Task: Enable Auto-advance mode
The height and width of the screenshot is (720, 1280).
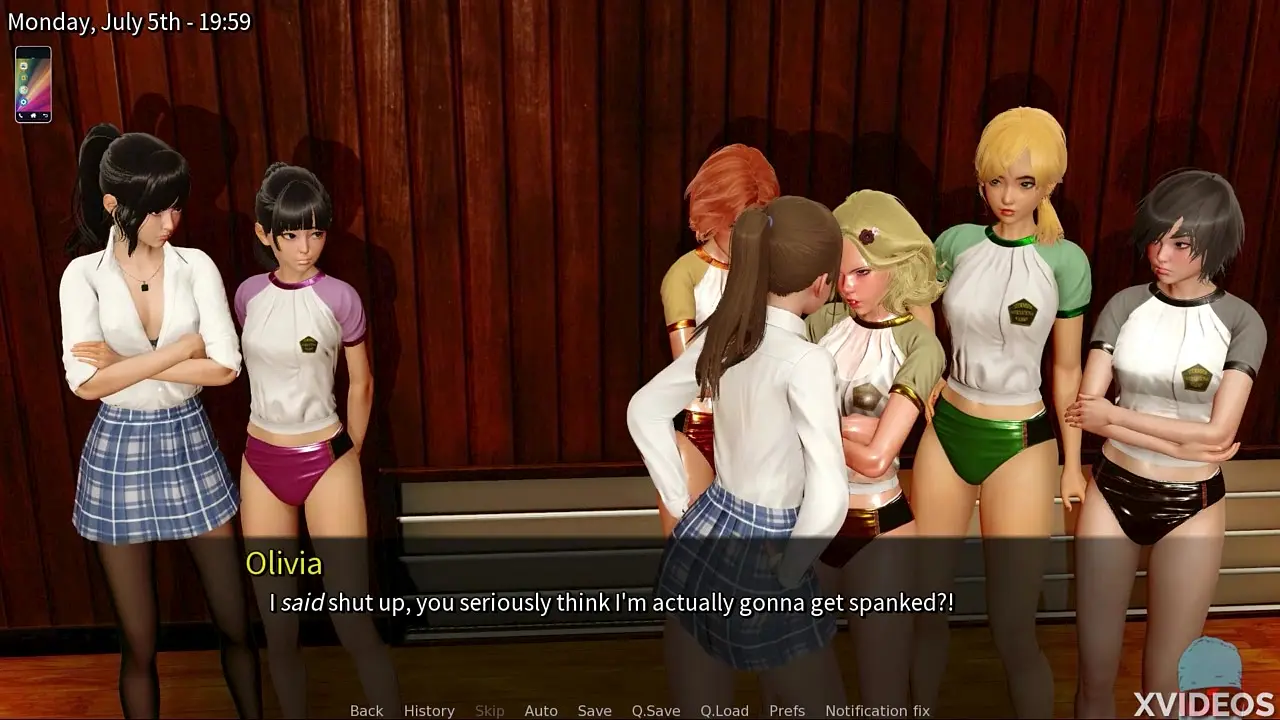Action: (x=541, y=710)
